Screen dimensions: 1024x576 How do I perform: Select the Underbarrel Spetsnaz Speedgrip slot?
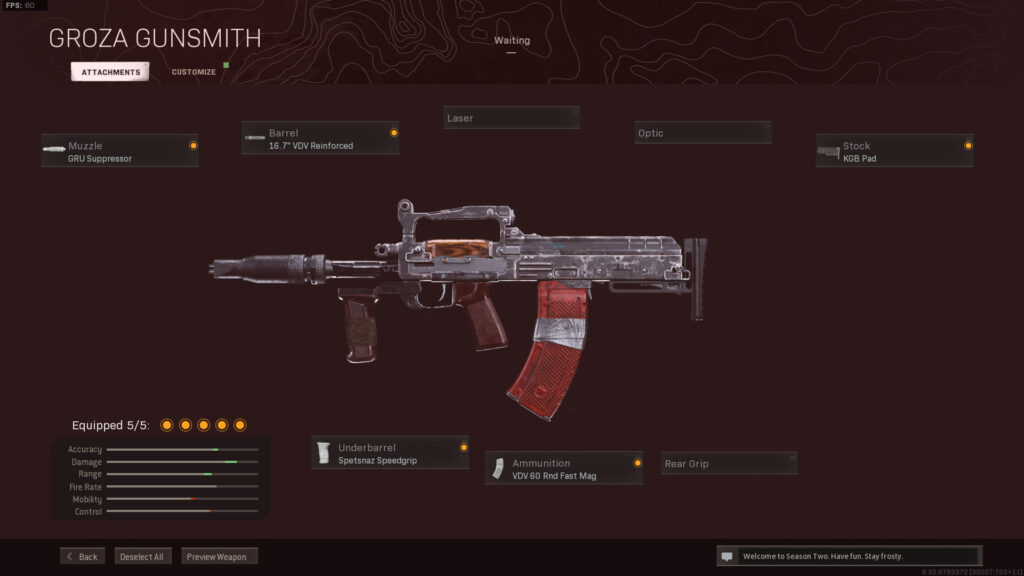pos(390,453)
